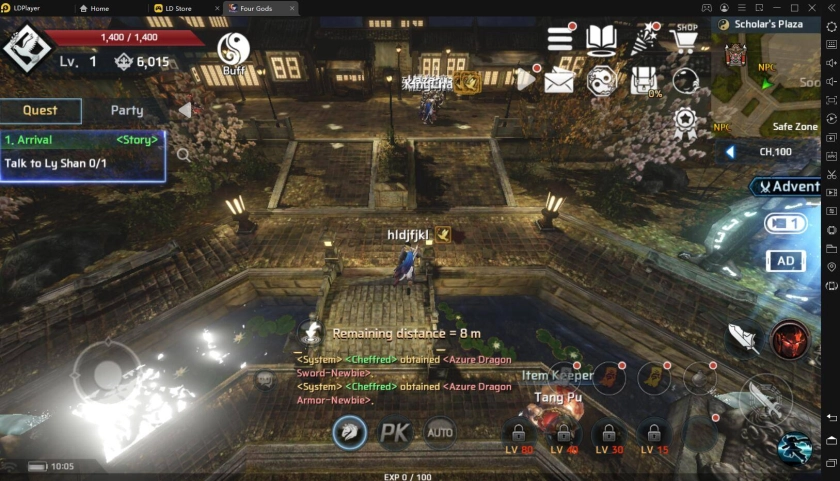Open the hamburger main menu
This screenshot has width=840, height=481.
(x=560, y=39)
